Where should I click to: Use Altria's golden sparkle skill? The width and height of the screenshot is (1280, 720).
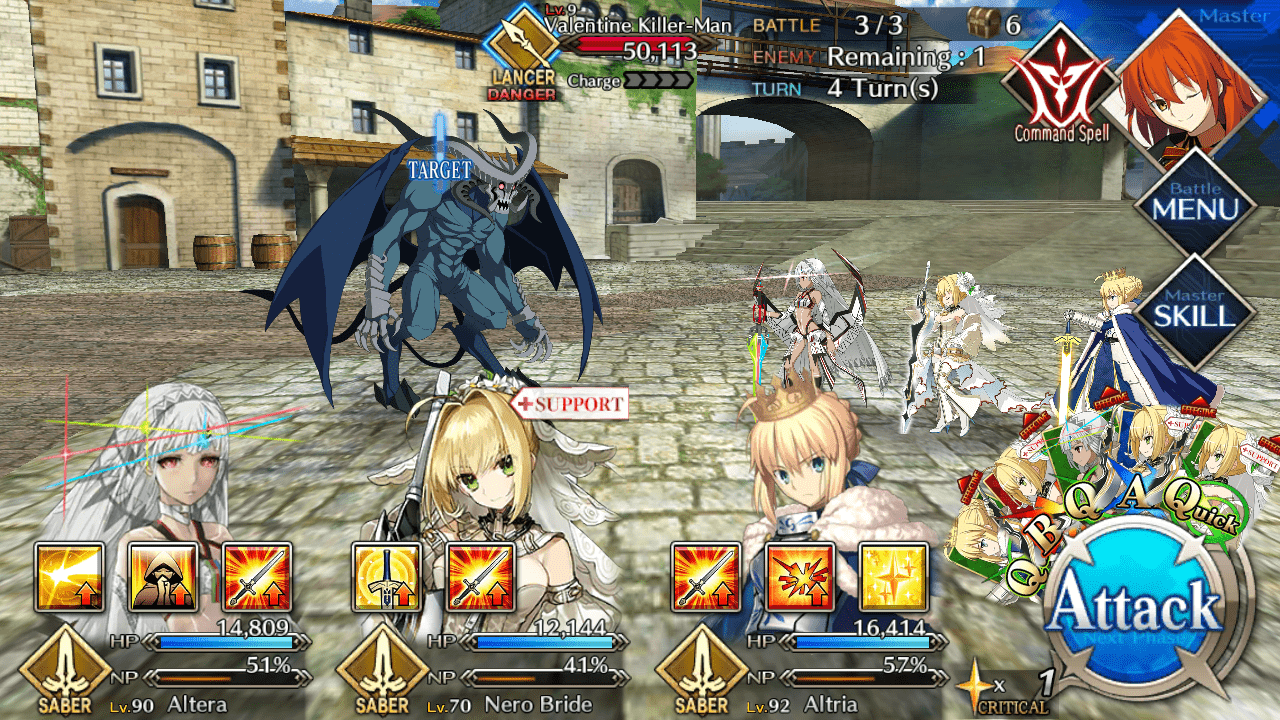coord(892,577)
